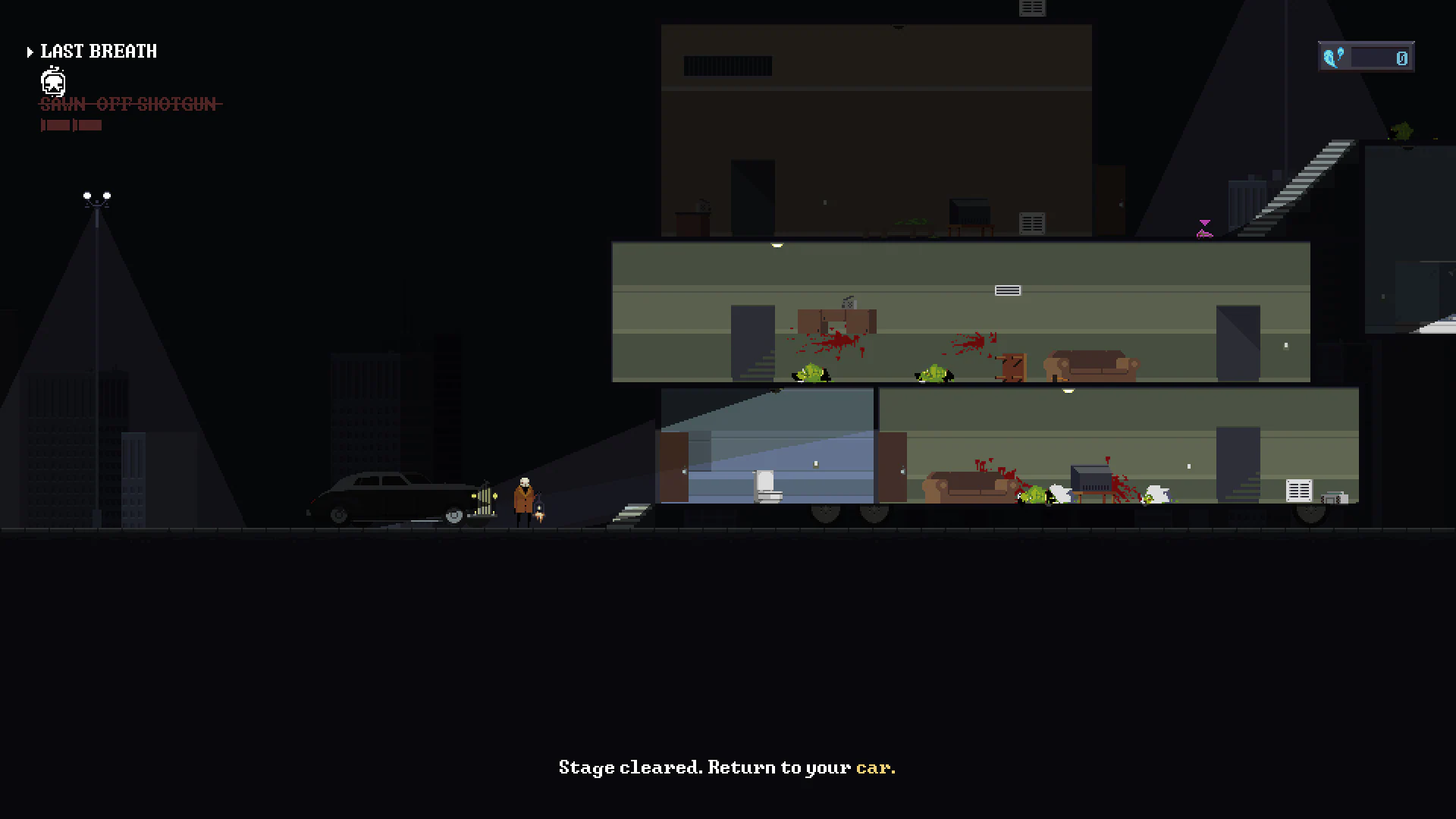Toggle the LAST BREATH objective arrow
The height and width of the screenshot is (819, 1456).
[x=30, y=52]
